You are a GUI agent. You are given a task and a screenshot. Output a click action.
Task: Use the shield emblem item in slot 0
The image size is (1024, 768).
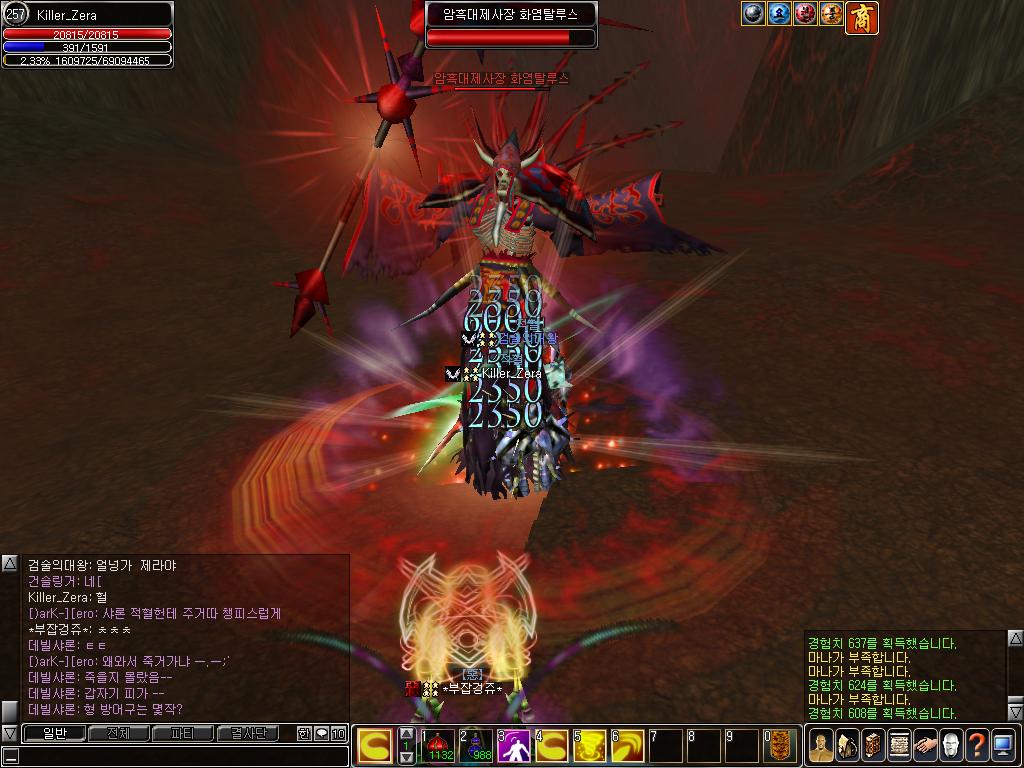[780, 746]
